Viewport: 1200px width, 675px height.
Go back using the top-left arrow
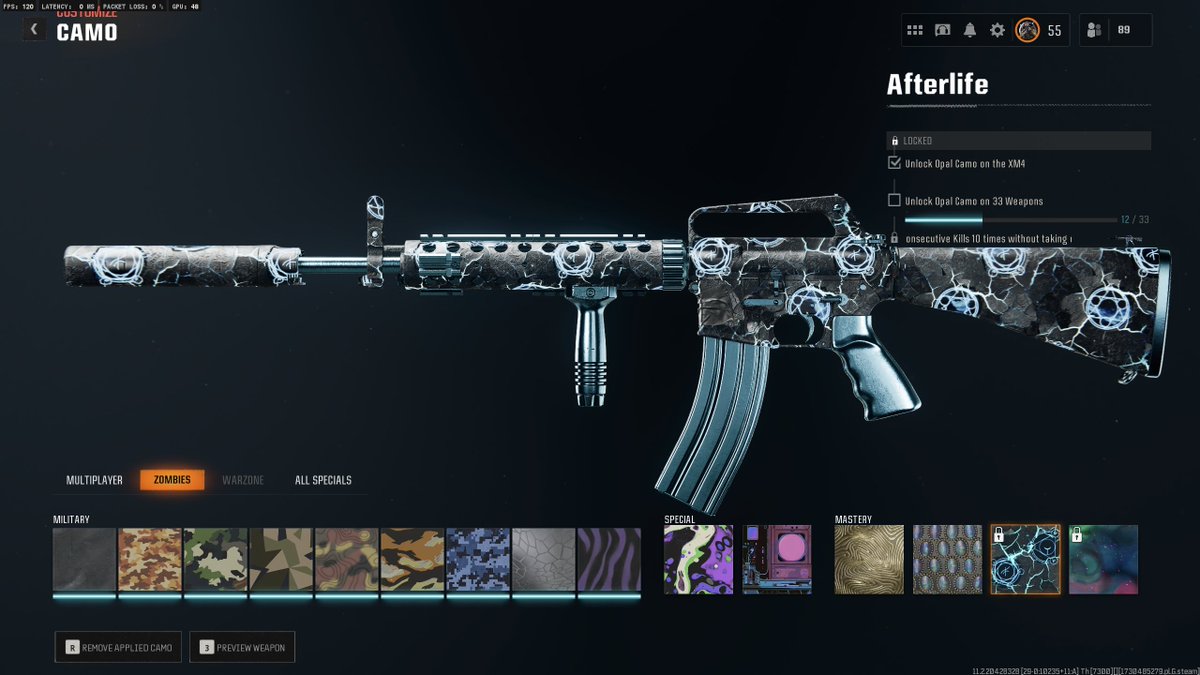[34, 29]
